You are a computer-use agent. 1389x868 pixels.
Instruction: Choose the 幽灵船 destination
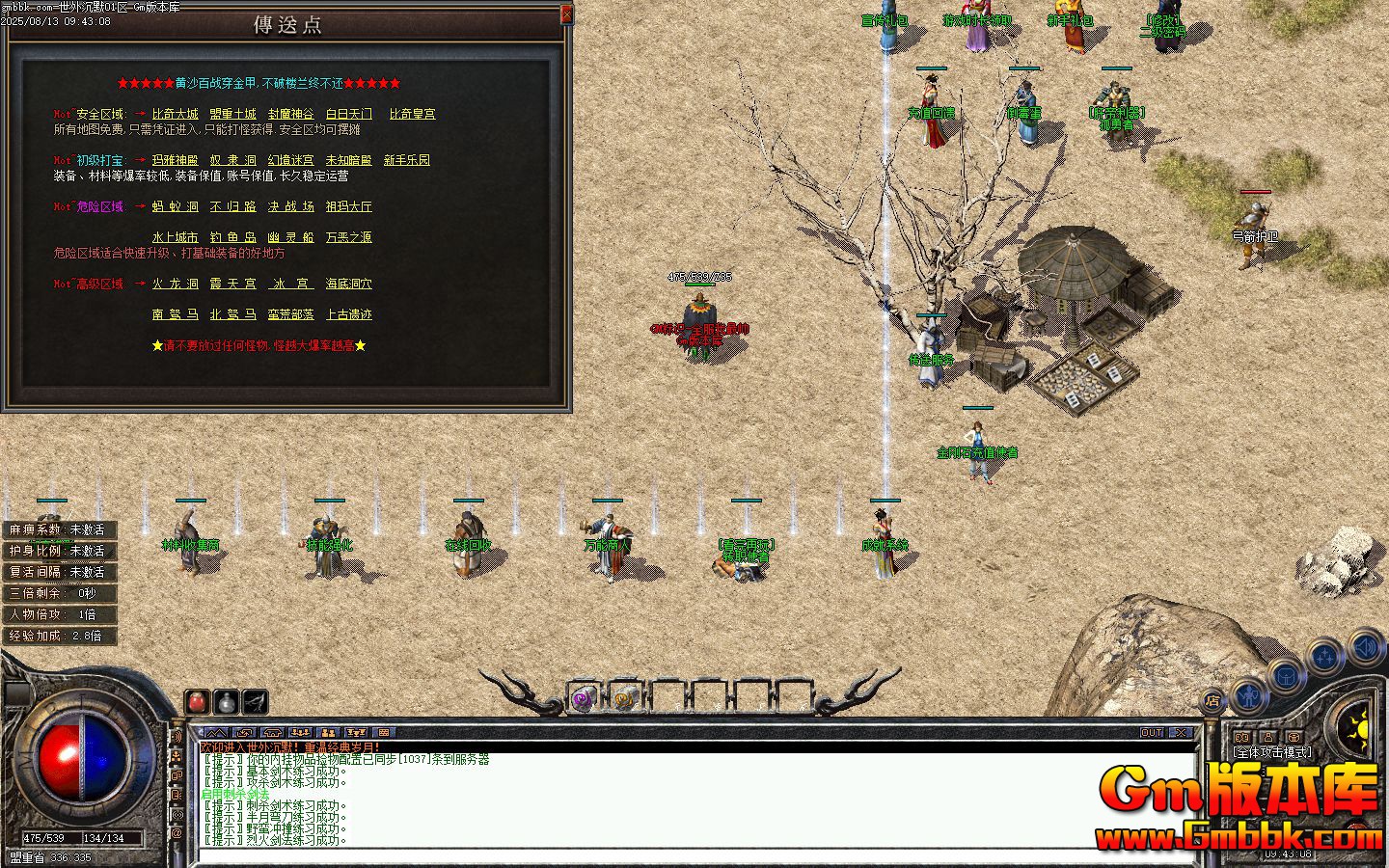tap(290, 237)
